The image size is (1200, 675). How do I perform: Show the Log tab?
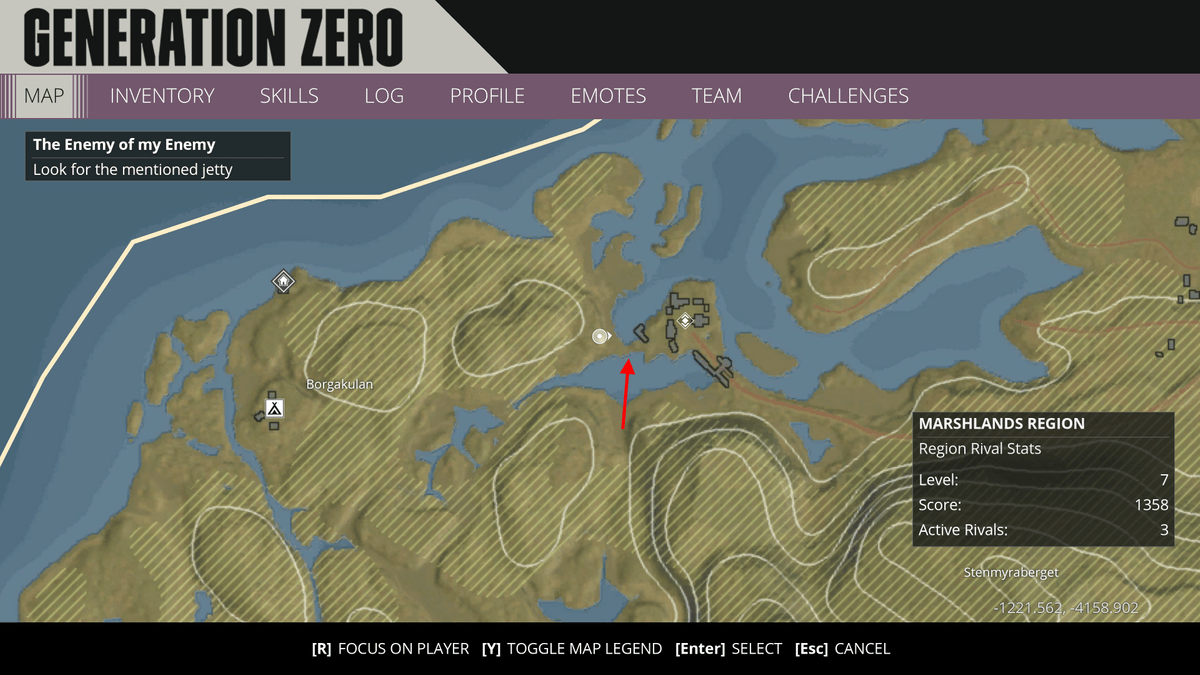point(384,96)
